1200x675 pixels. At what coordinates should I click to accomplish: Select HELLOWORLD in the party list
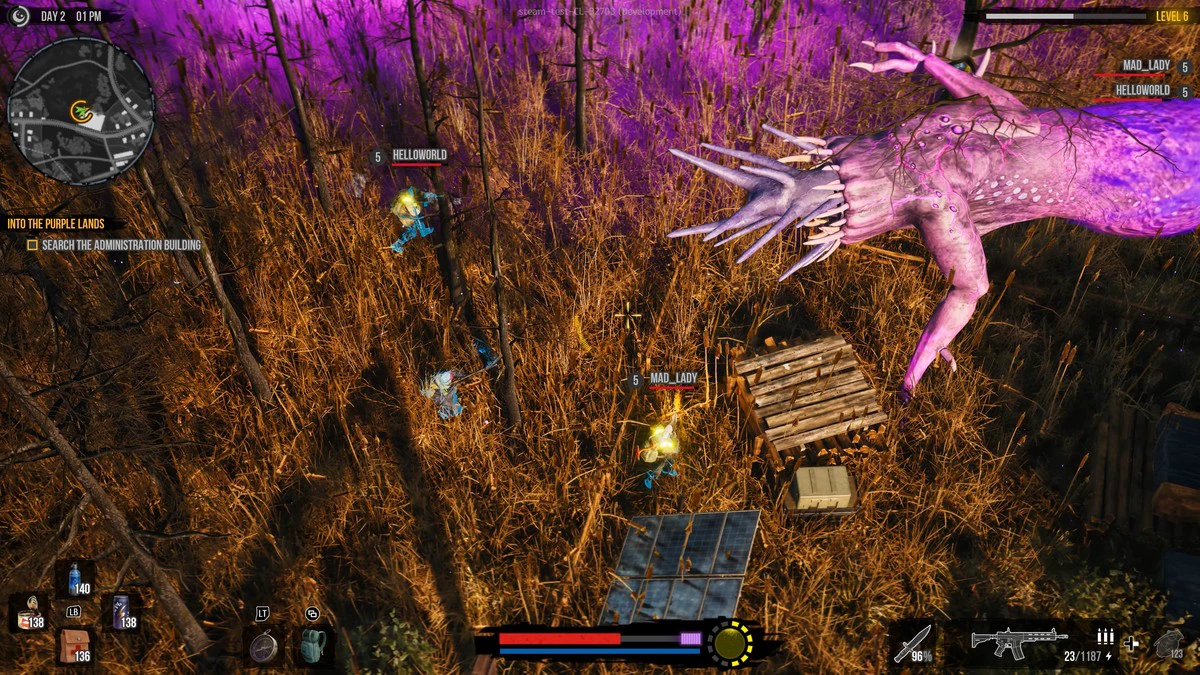pyautogui.click(x=1142, y=91)
